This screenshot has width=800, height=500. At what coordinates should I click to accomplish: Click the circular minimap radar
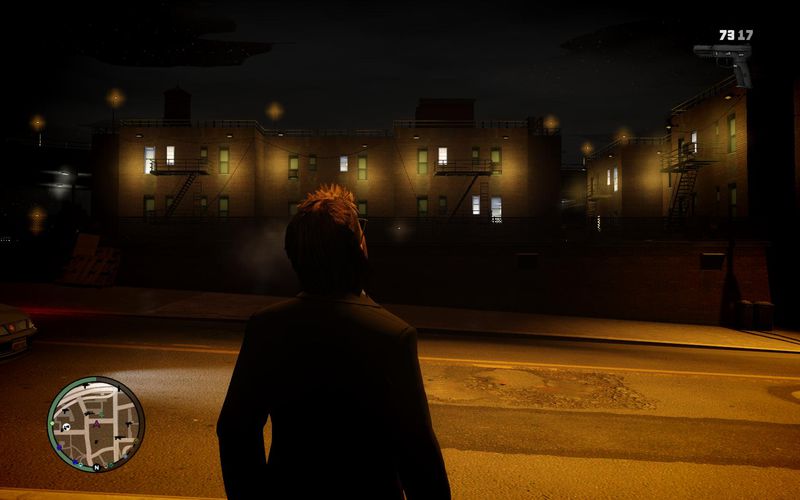(96, 424)
